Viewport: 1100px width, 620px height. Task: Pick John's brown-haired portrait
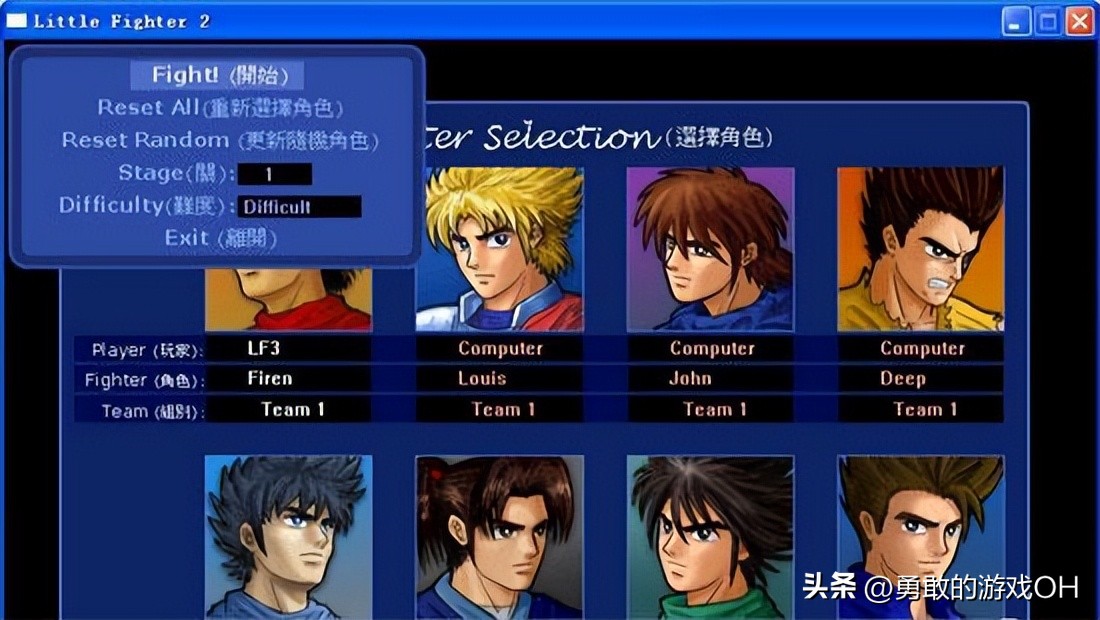[x=710, y=248]
